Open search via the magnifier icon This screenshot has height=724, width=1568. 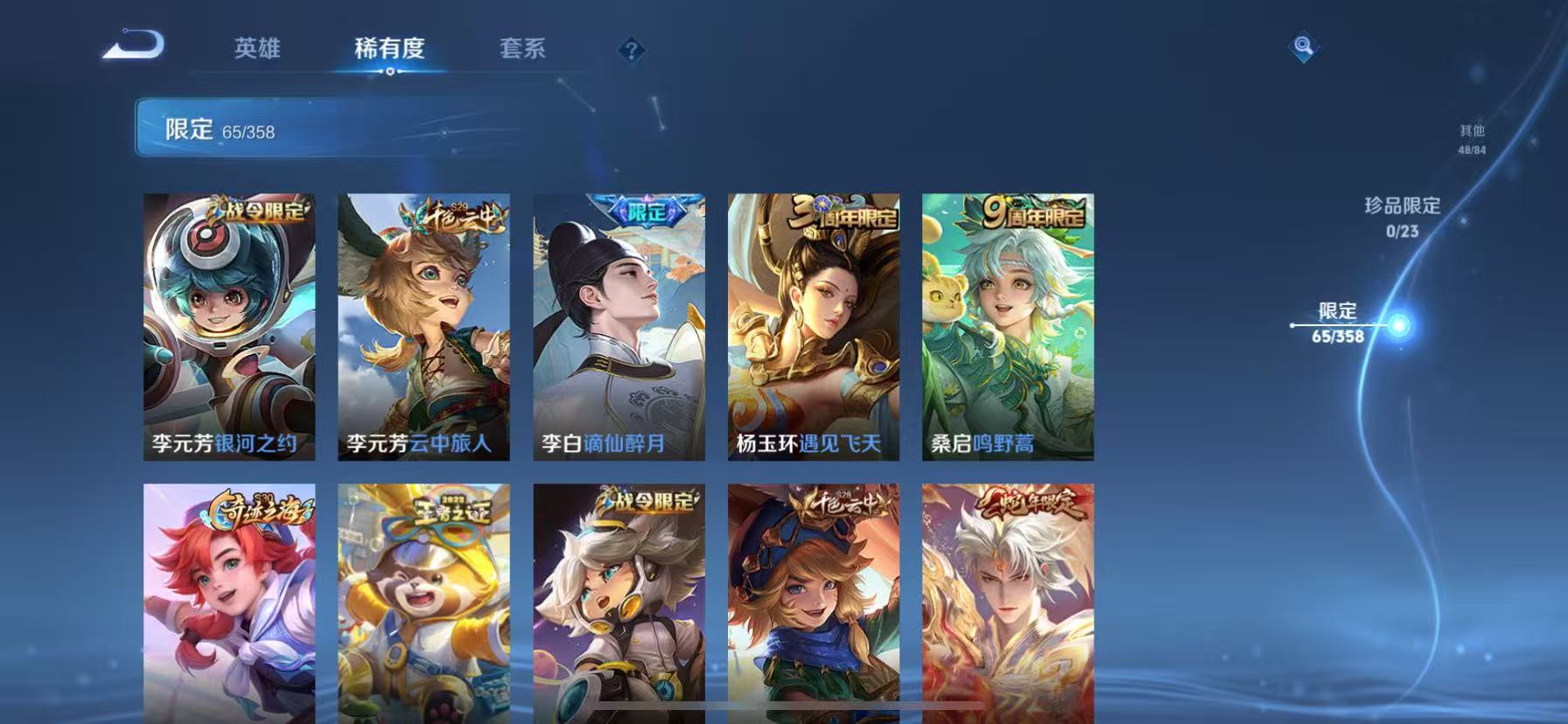coord(1303,47)
